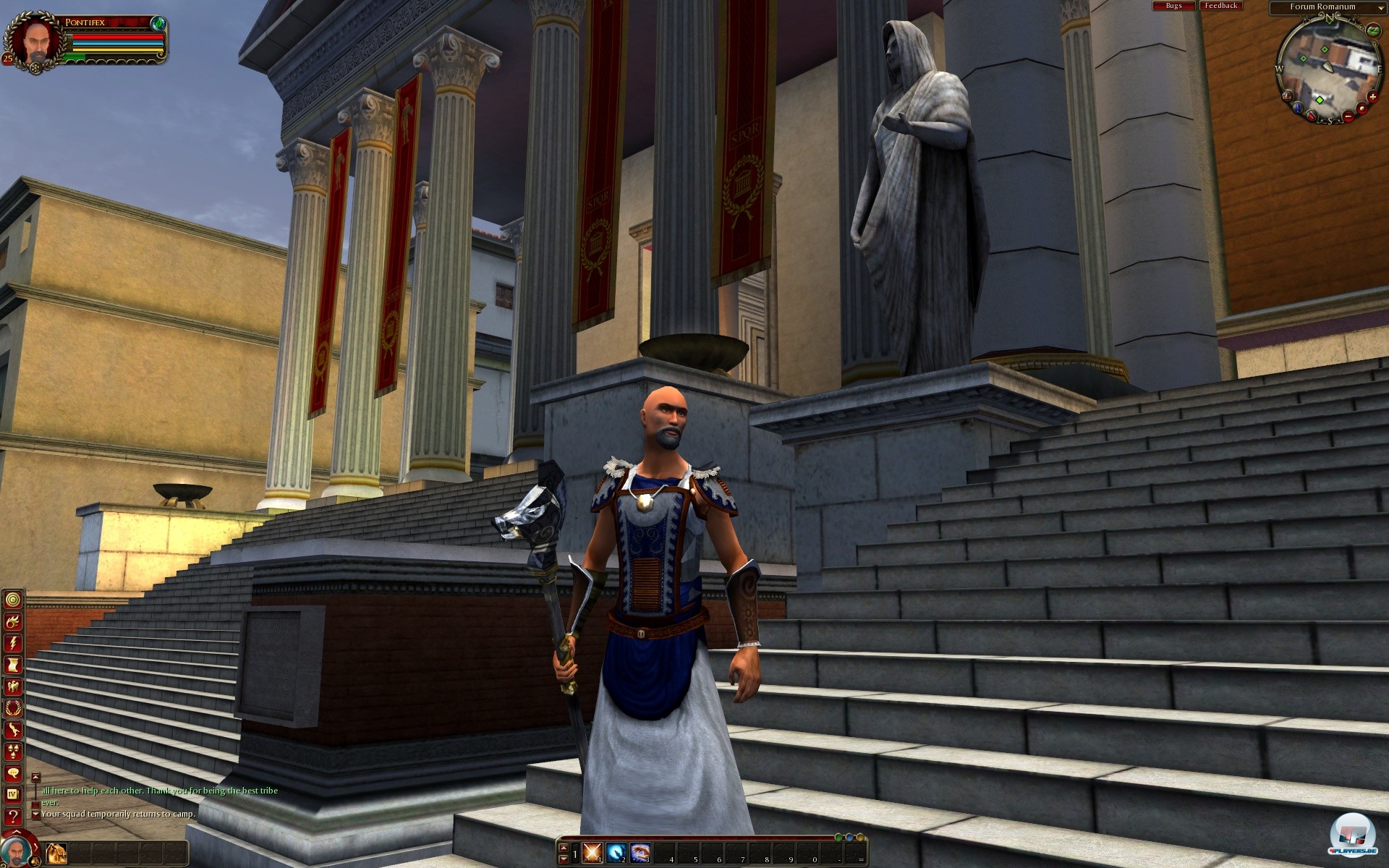Switch to the next hotbar page
This screenshot has height=868, width=1389.
tap(564, 859)
